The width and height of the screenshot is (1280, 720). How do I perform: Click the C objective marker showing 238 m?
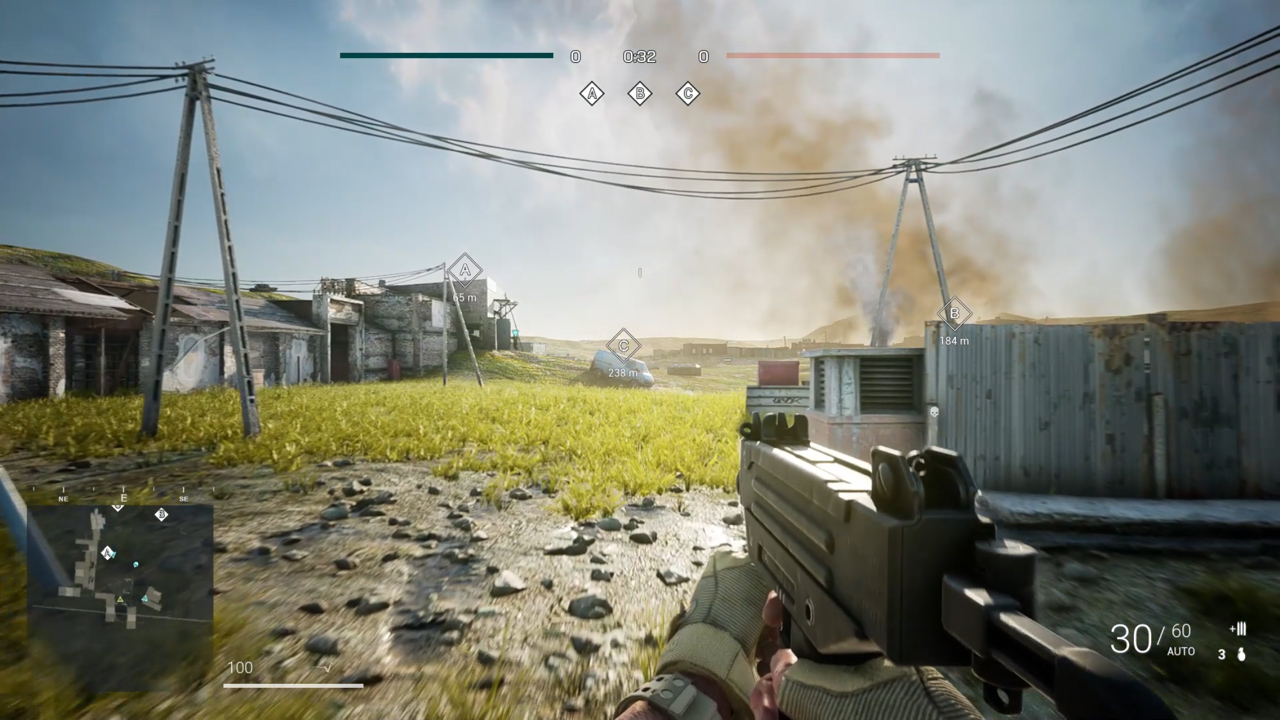(624, 346)
